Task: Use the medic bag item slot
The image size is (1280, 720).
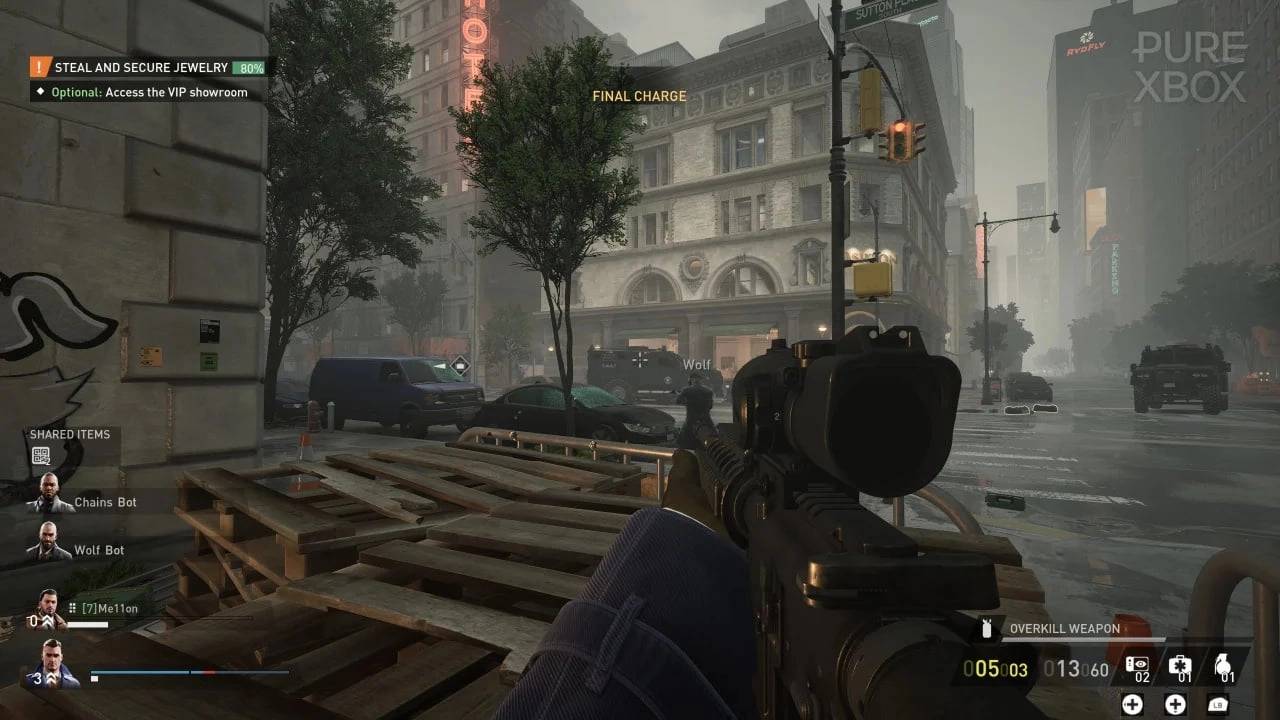Action: click(1180, 667)
